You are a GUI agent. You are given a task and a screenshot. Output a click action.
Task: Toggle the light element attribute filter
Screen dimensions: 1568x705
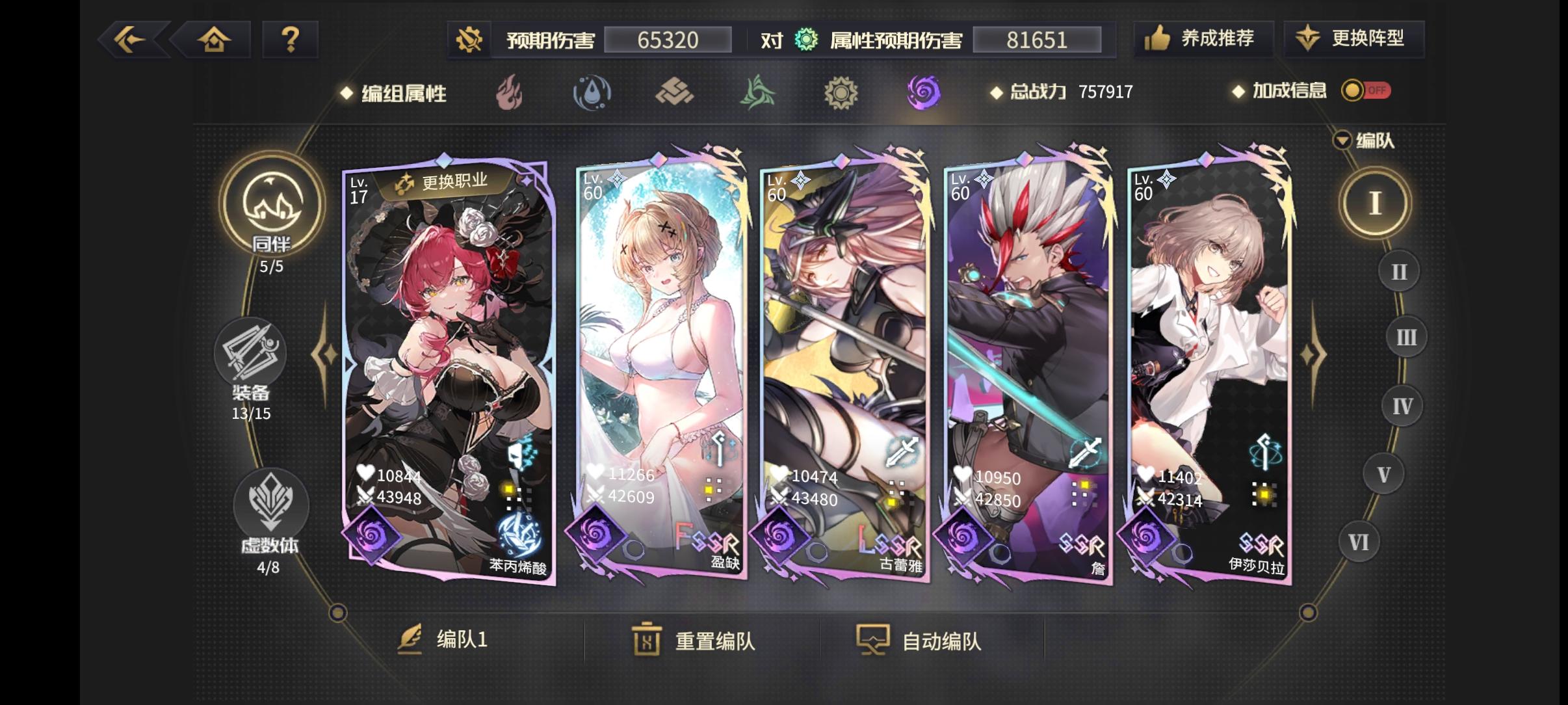[841, 93]
